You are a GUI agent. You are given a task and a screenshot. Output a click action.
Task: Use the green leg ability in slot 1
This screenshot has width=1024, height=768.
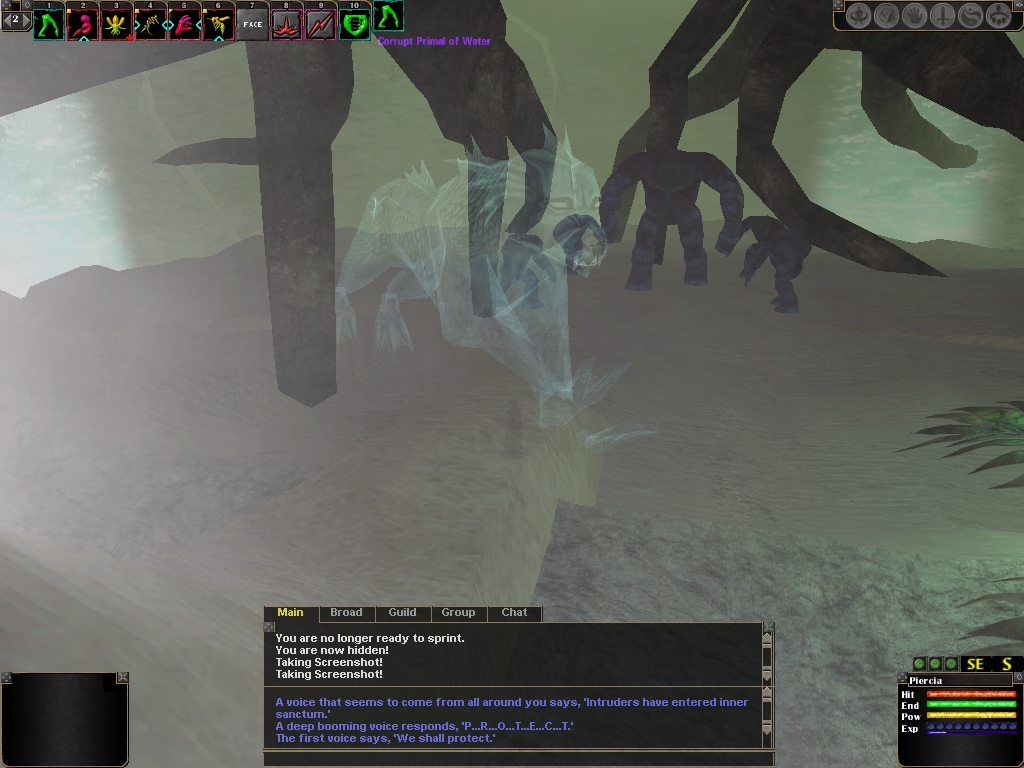click(x=48, y=24)
